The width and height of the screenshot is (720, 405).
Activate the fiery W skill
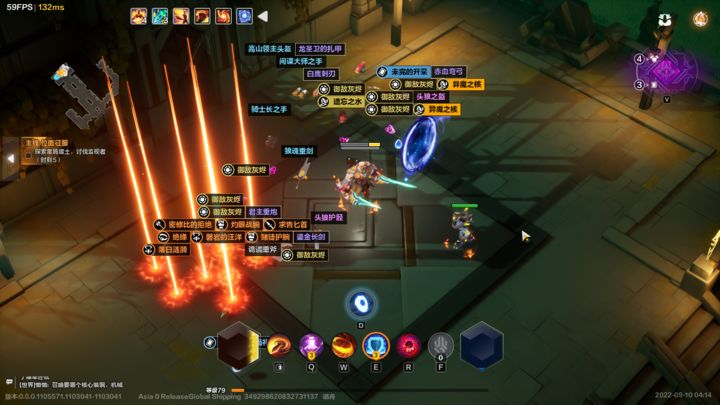click(344, 346)
